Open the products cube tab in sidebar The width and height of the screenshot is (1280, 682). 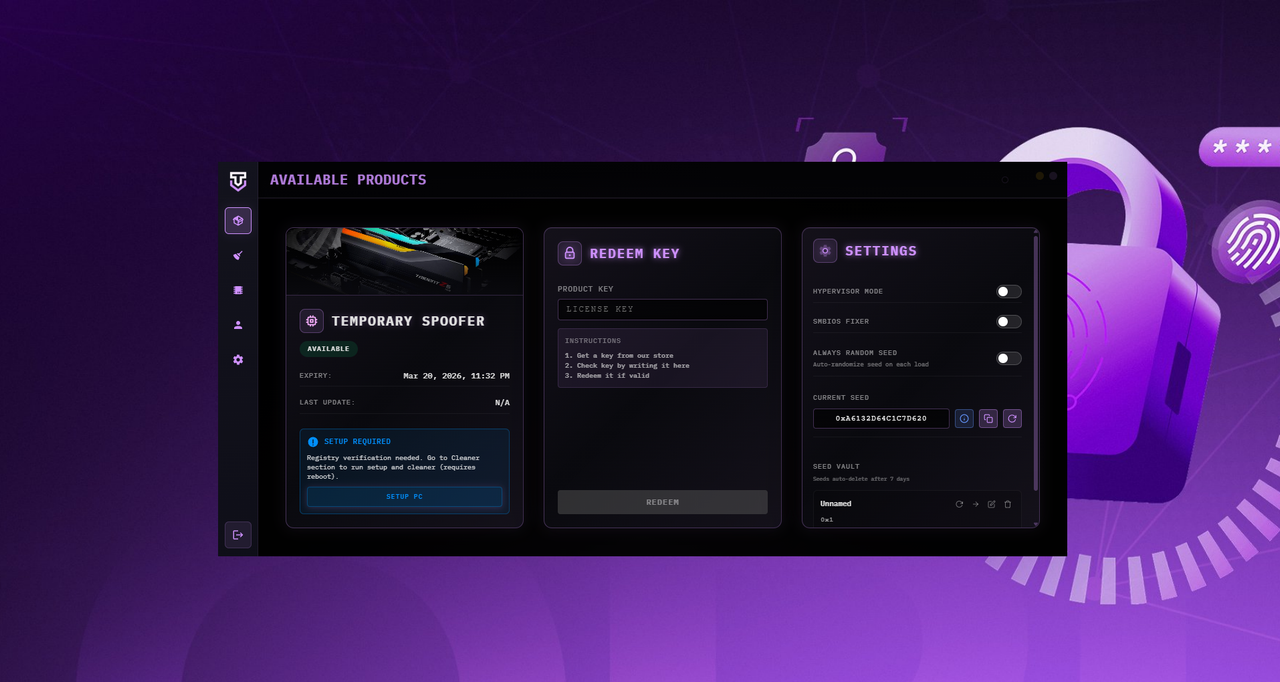(x=238, y=221)
